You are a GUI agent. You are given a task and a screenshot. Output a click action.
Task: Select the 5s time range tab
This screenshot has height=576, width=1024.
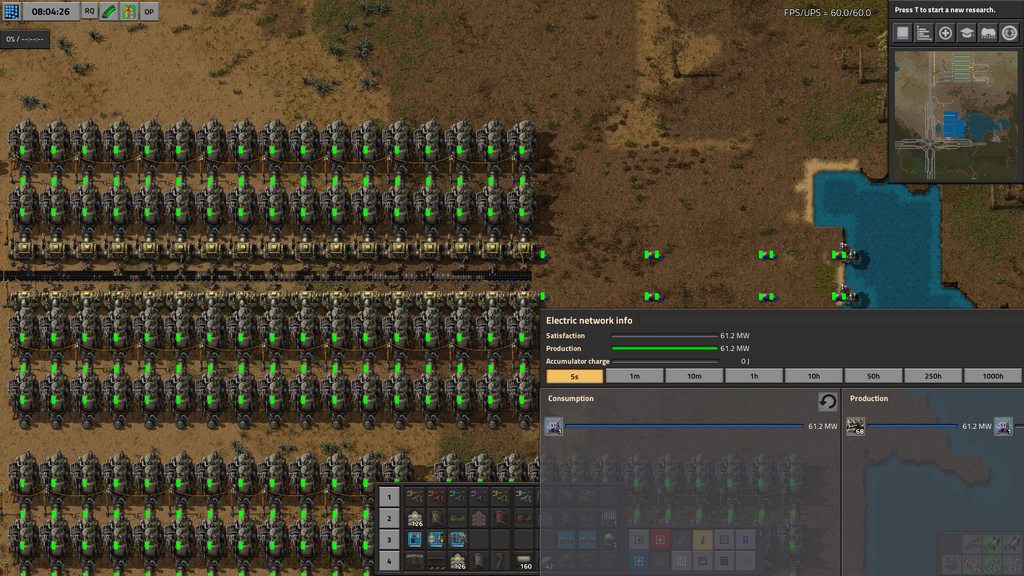click(x=575, y=376)
